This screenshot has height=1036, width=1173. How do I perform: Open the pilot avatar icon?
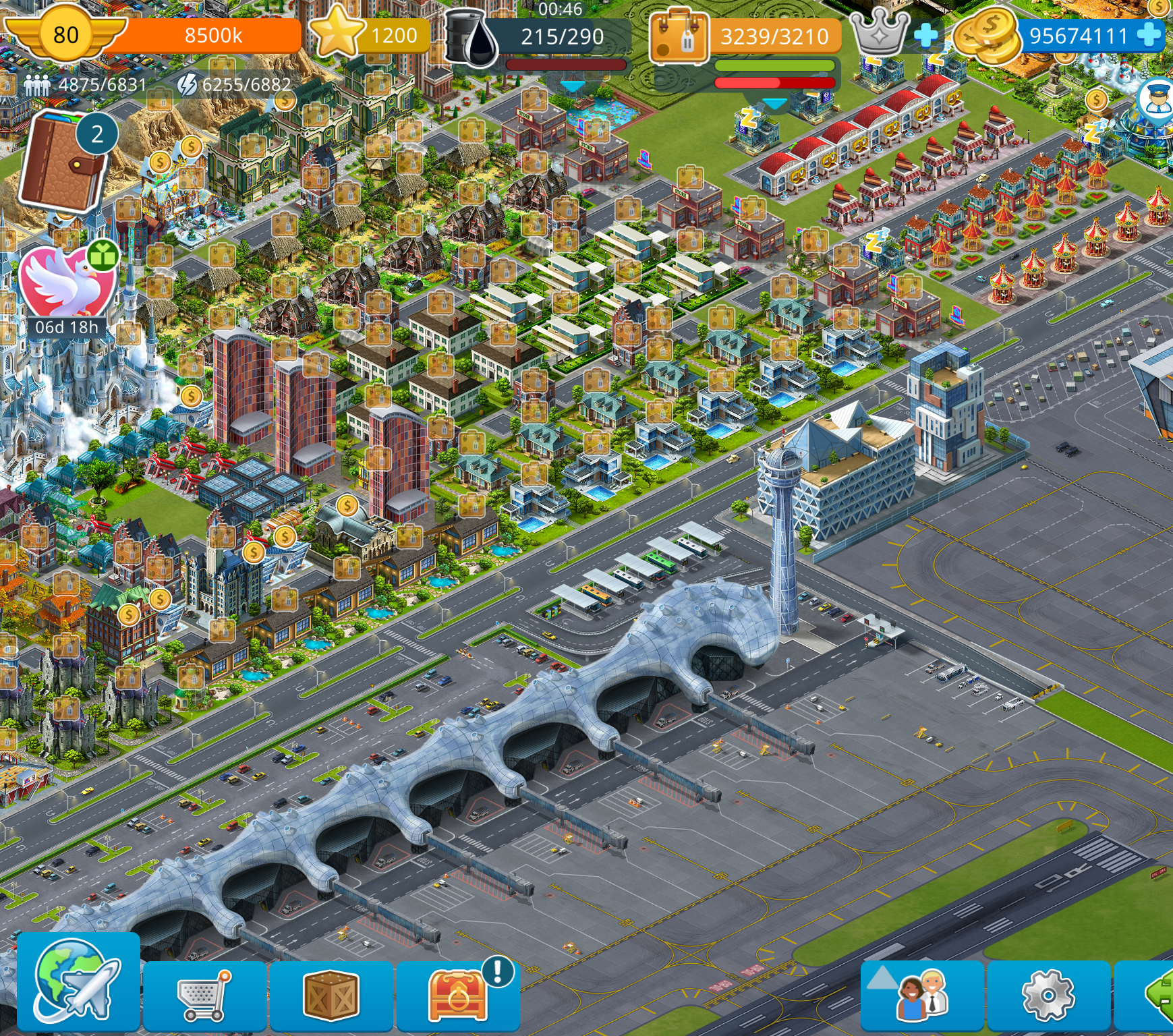tap(1155, 100)
